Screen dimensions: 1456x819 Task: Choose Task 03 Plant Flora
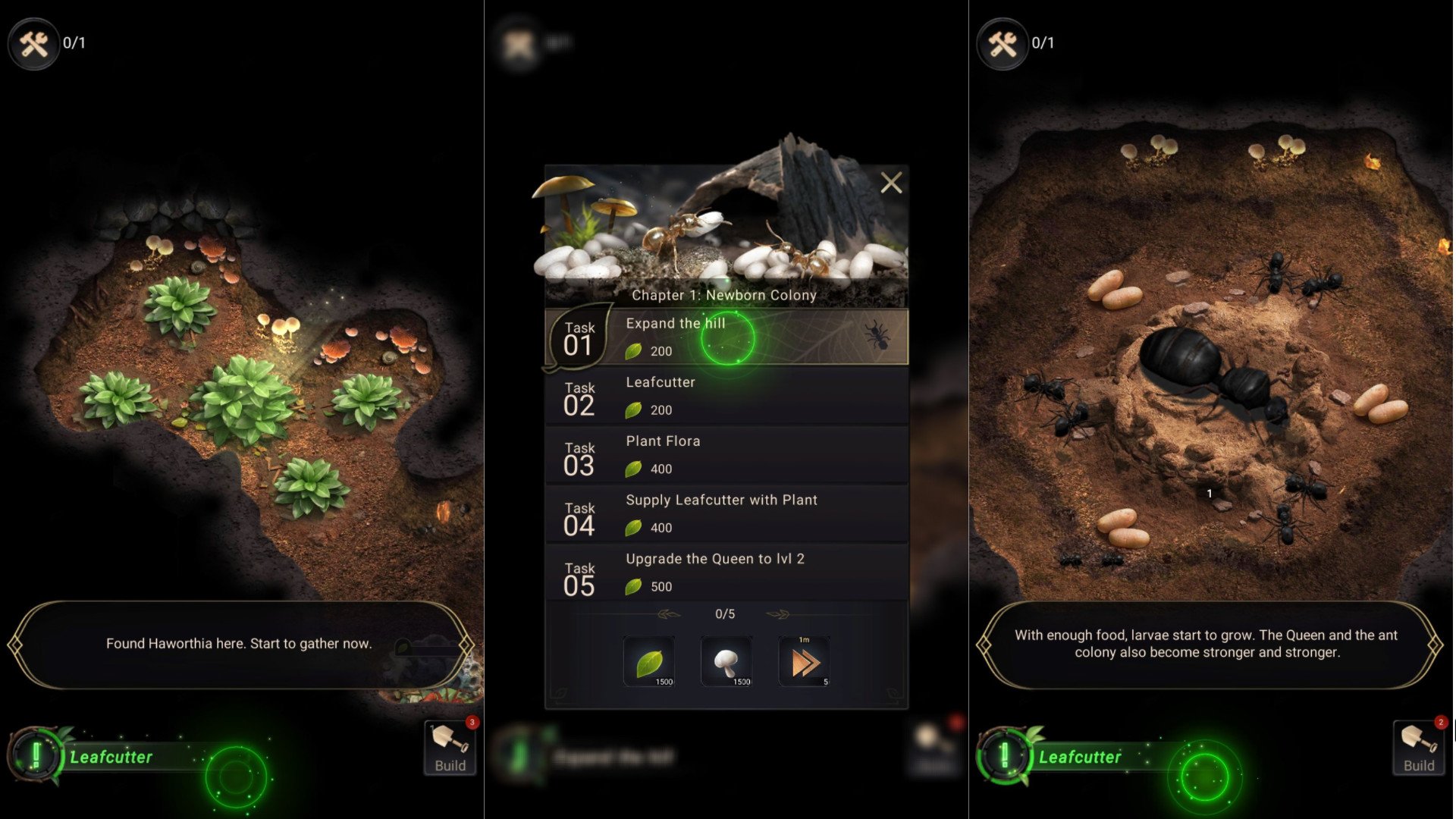726,456
